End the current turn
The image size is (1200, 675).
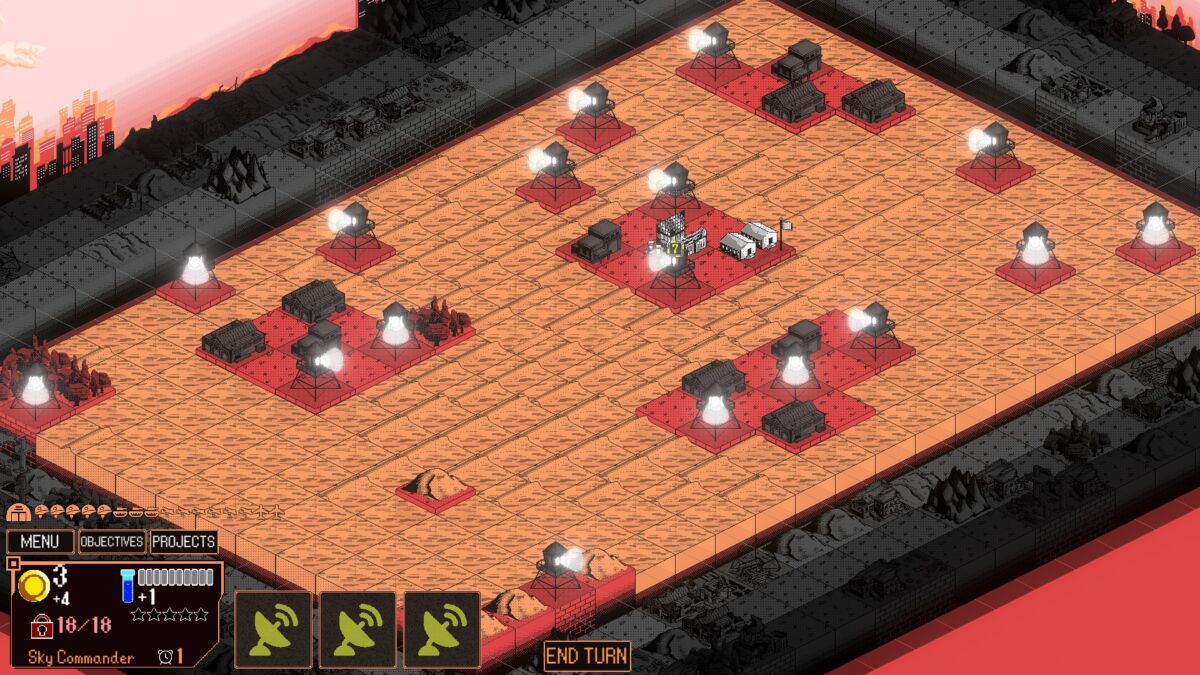coord(587,656)
